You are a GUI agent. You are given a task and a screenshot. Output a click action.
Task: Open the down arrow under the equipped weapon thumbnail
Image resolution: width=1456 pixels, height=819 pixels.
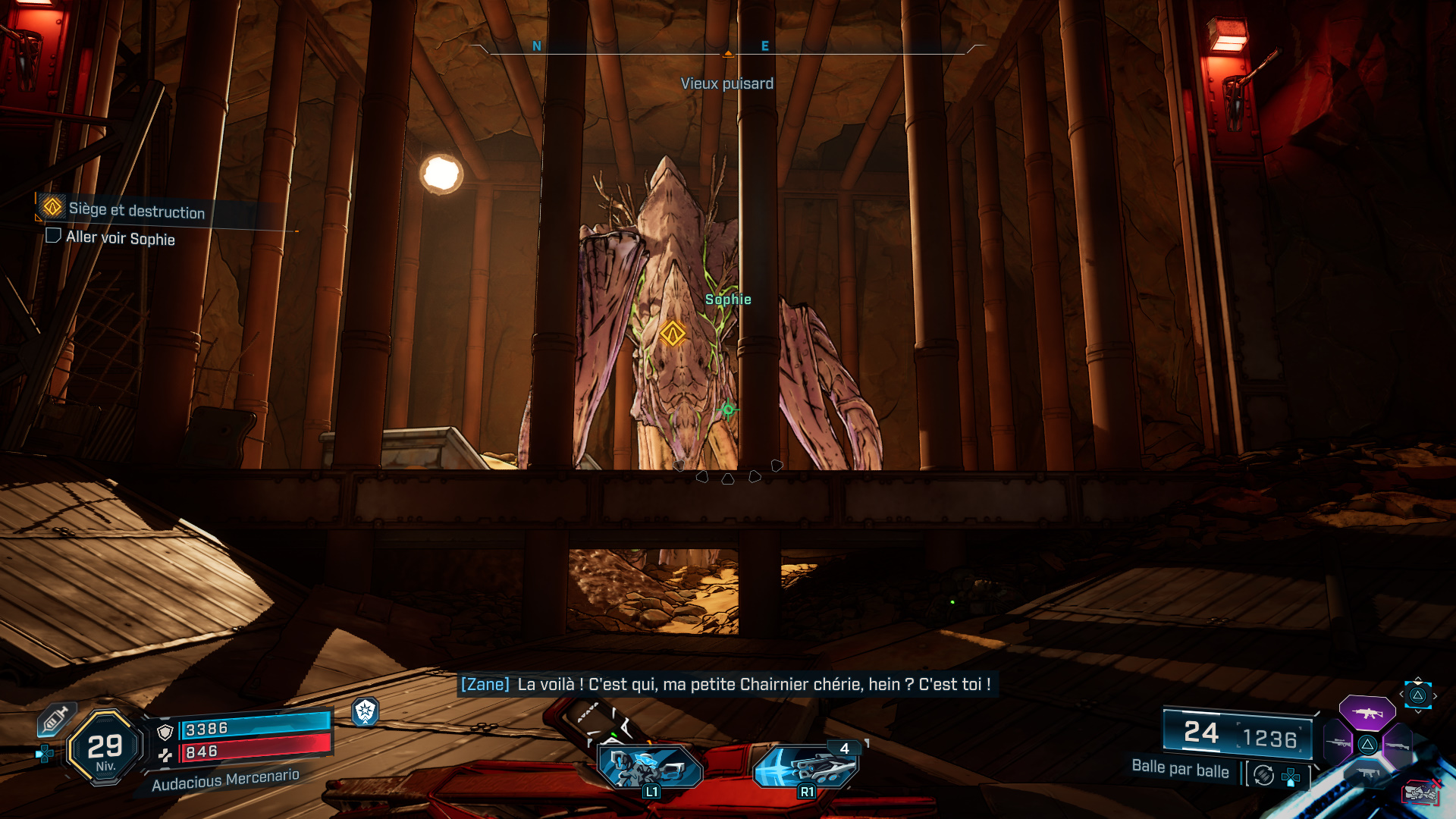point(1418,712)
